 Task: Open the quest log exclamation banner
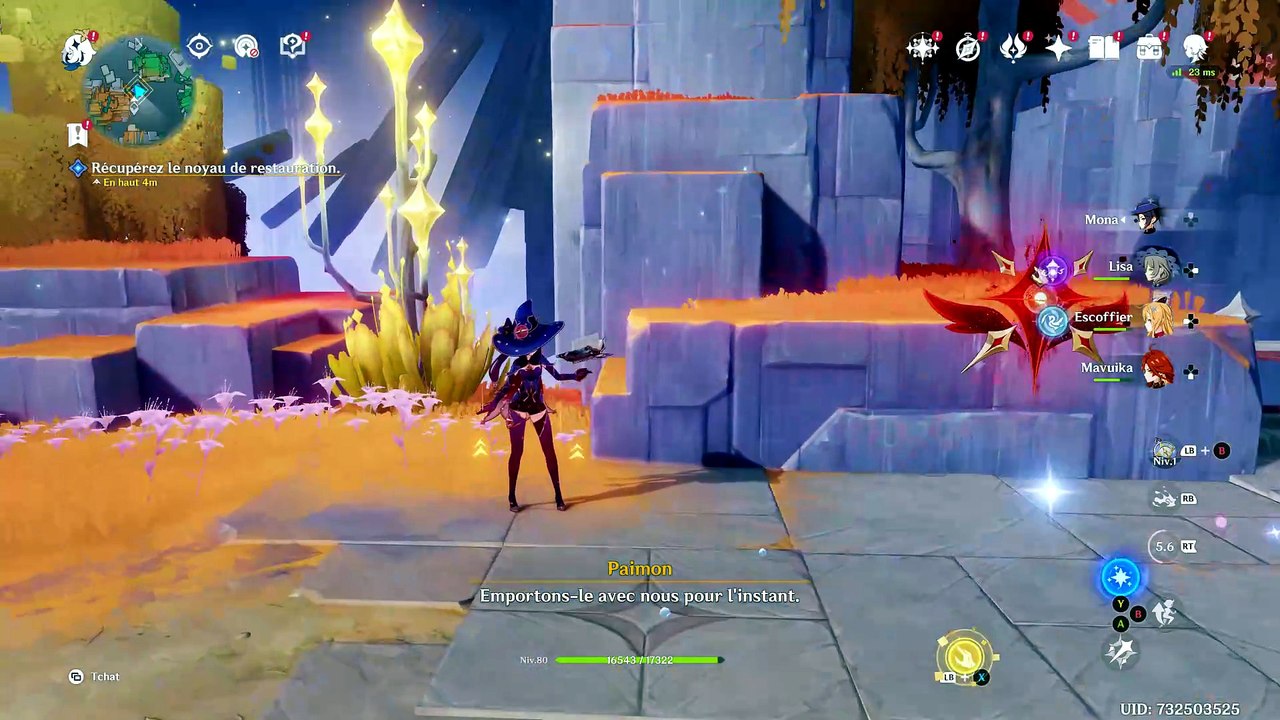coord(77,134)
